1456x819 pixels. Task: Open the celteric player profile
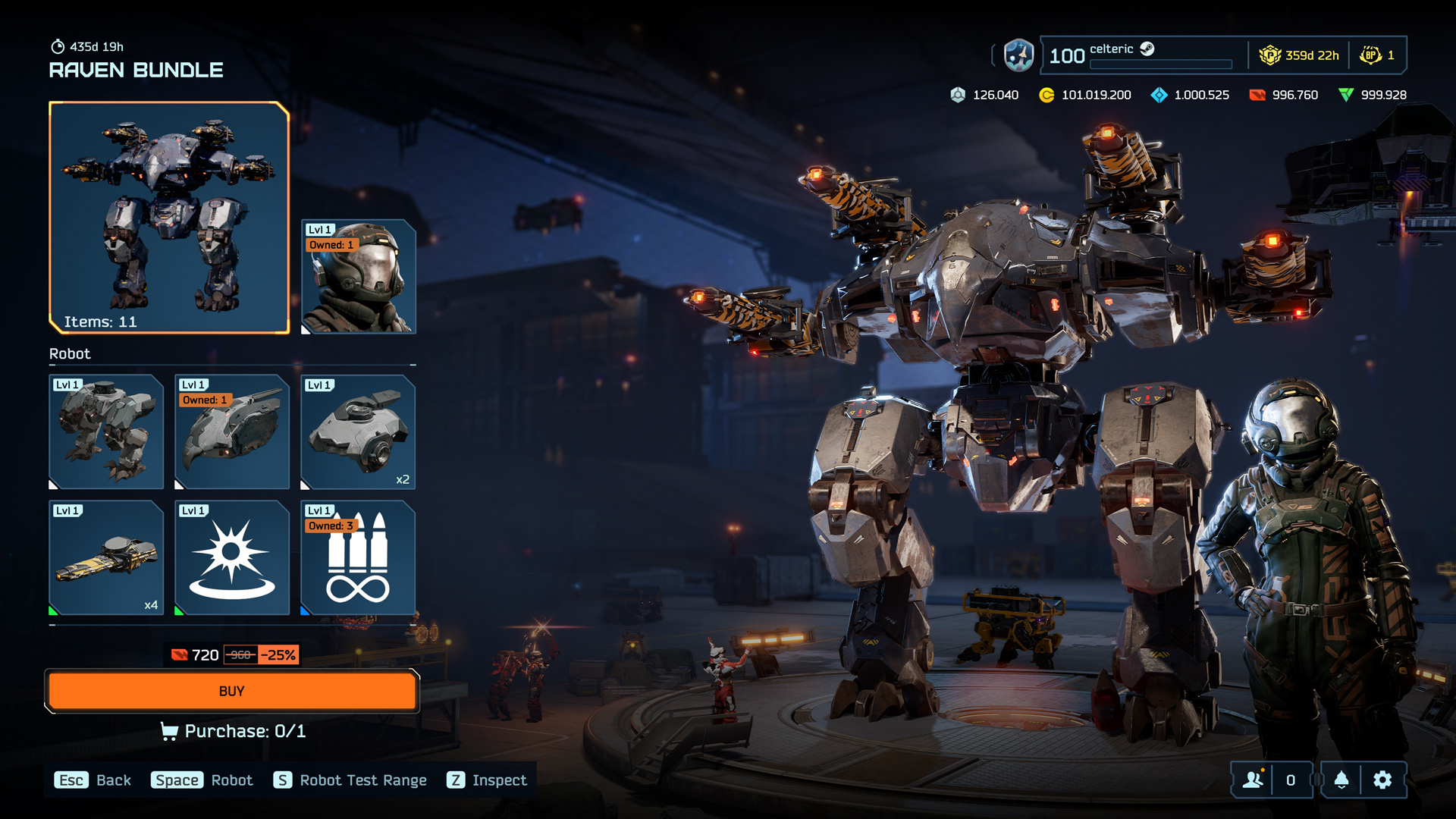click(x=1111, y=49)
